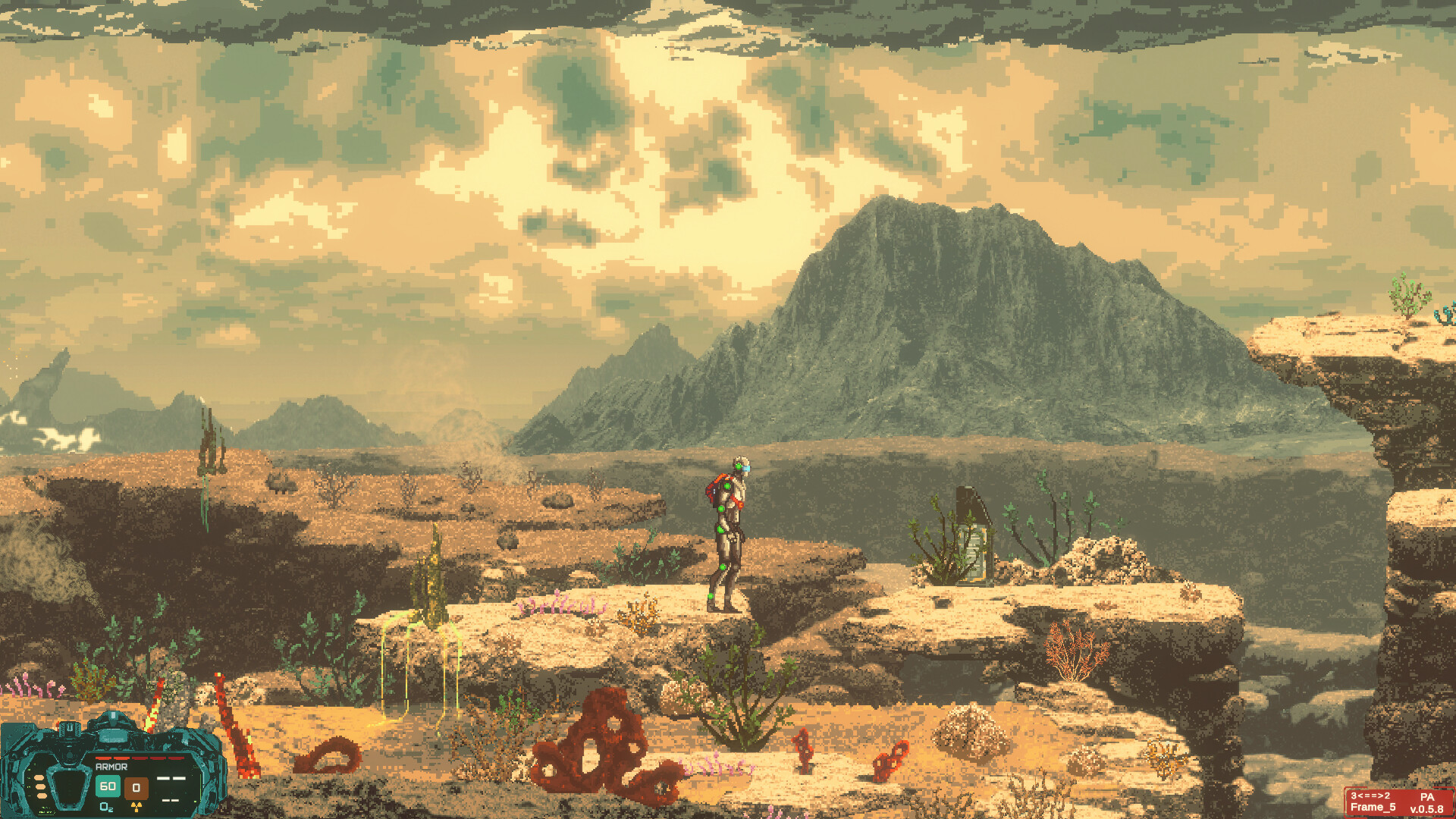1456x819 pixels.
Task: Click the brown 0 radiation counter box
Action: pos(136,787)
